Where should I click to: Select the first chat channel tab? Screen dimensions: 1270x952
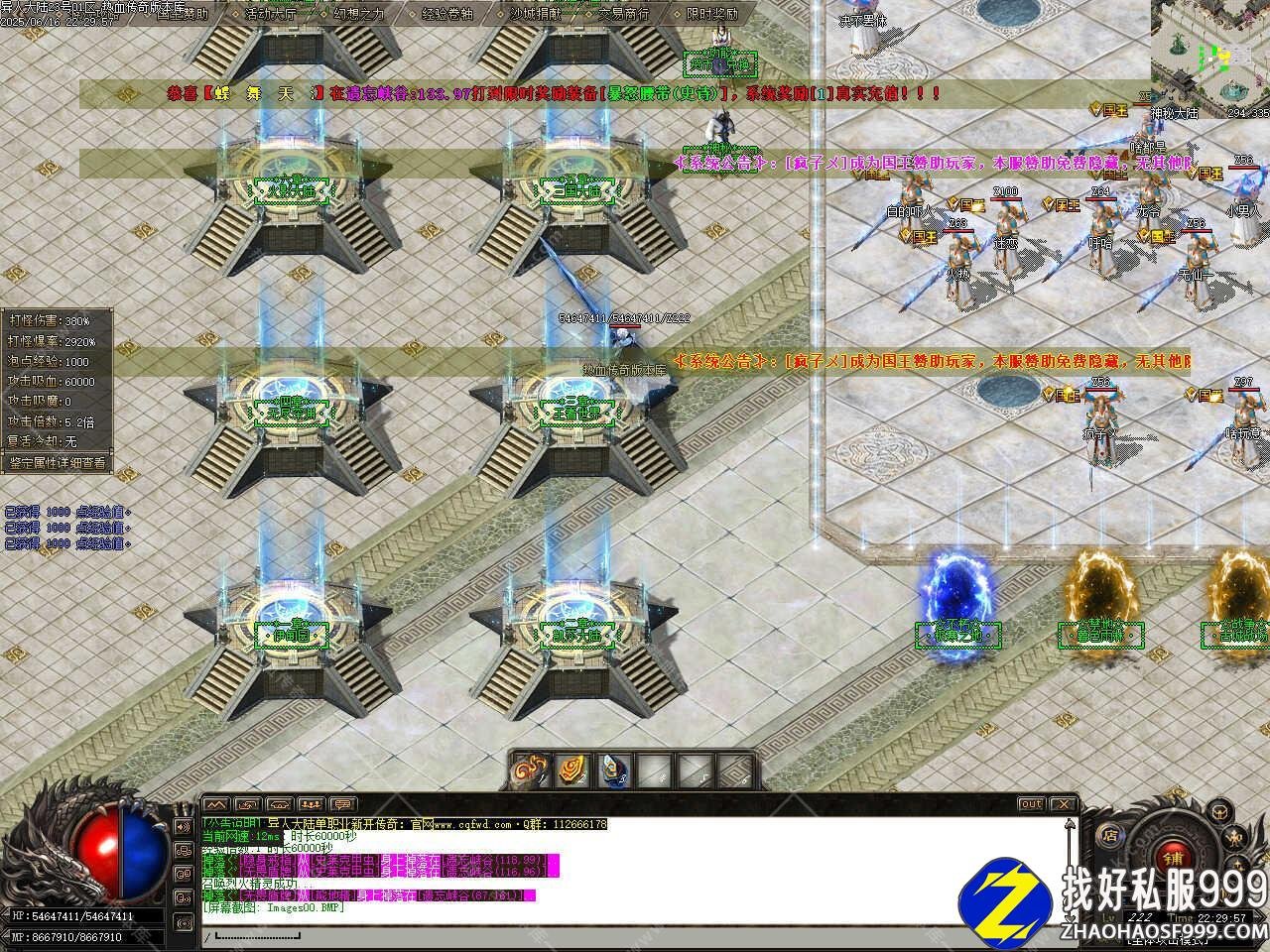pyautogui.click(x=217, y=803)
